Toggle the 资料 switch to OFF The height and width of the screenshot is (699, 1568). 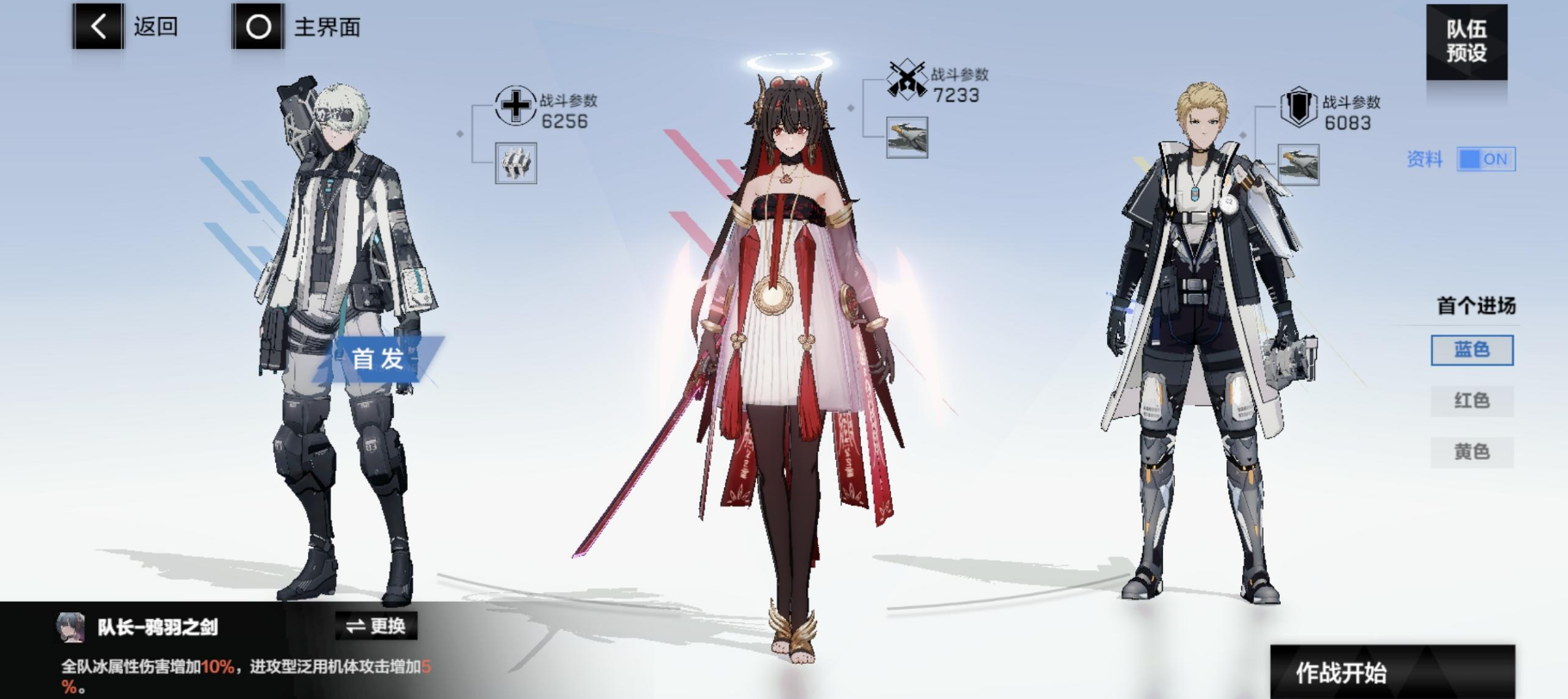(x=1486, y=159)
